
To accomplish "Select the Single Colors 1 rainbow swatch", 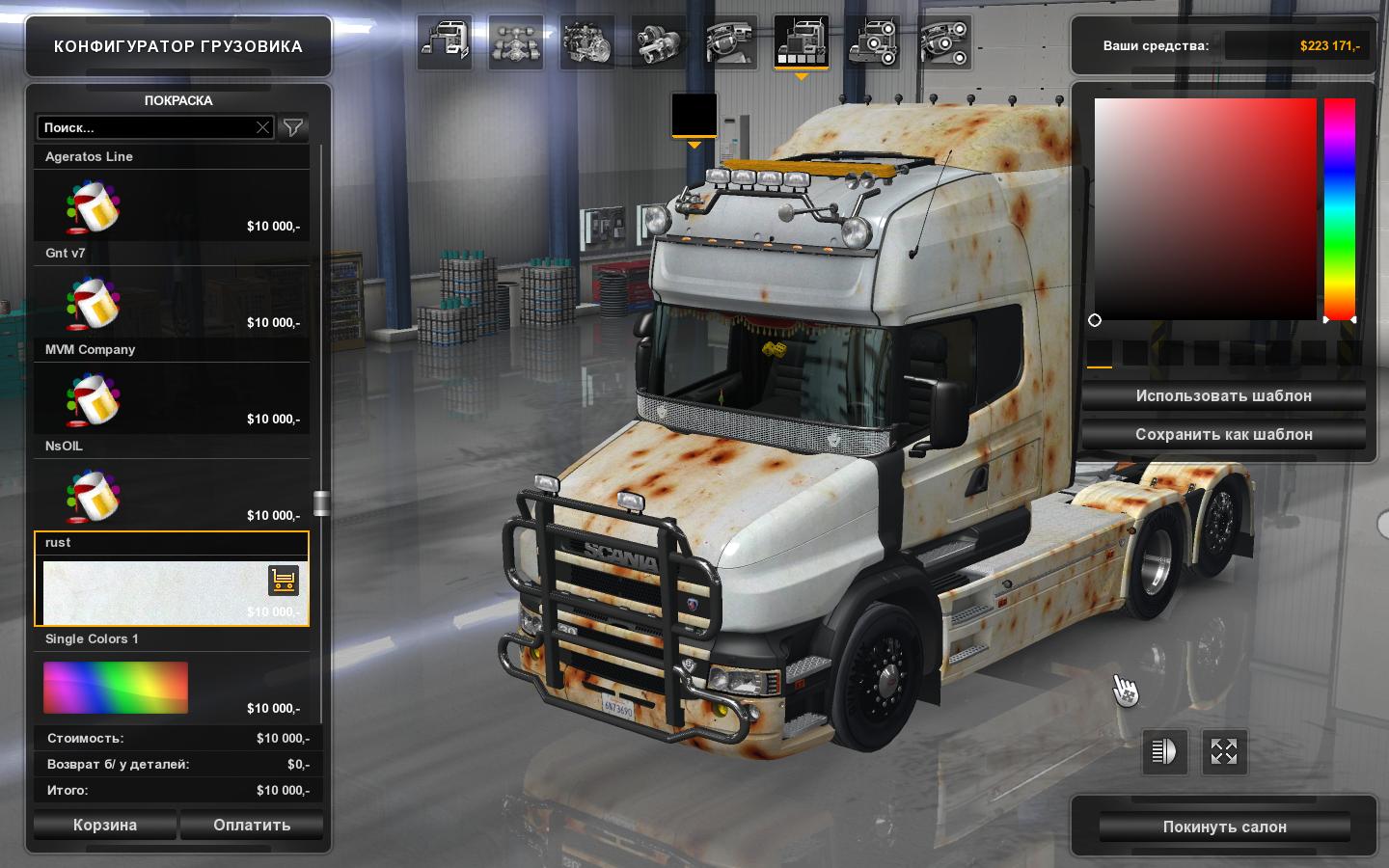I will click(x=116, y=687).
